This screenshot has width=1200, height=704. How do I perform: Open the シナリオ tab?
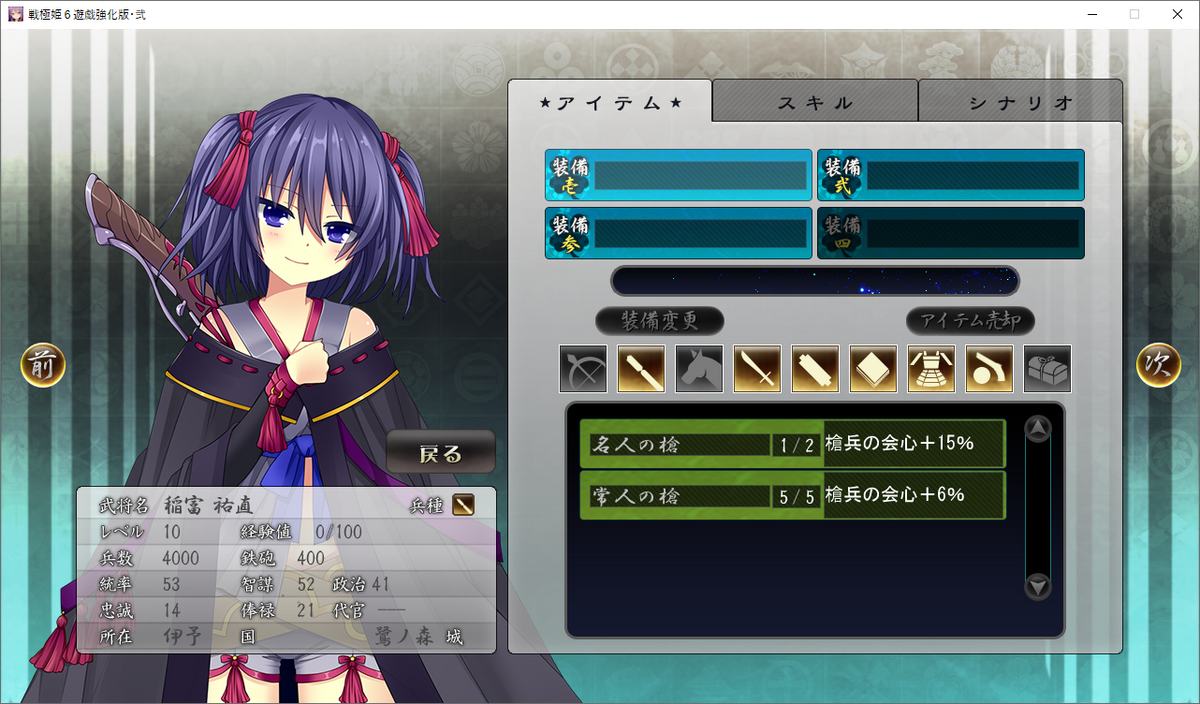[1020, 102]
